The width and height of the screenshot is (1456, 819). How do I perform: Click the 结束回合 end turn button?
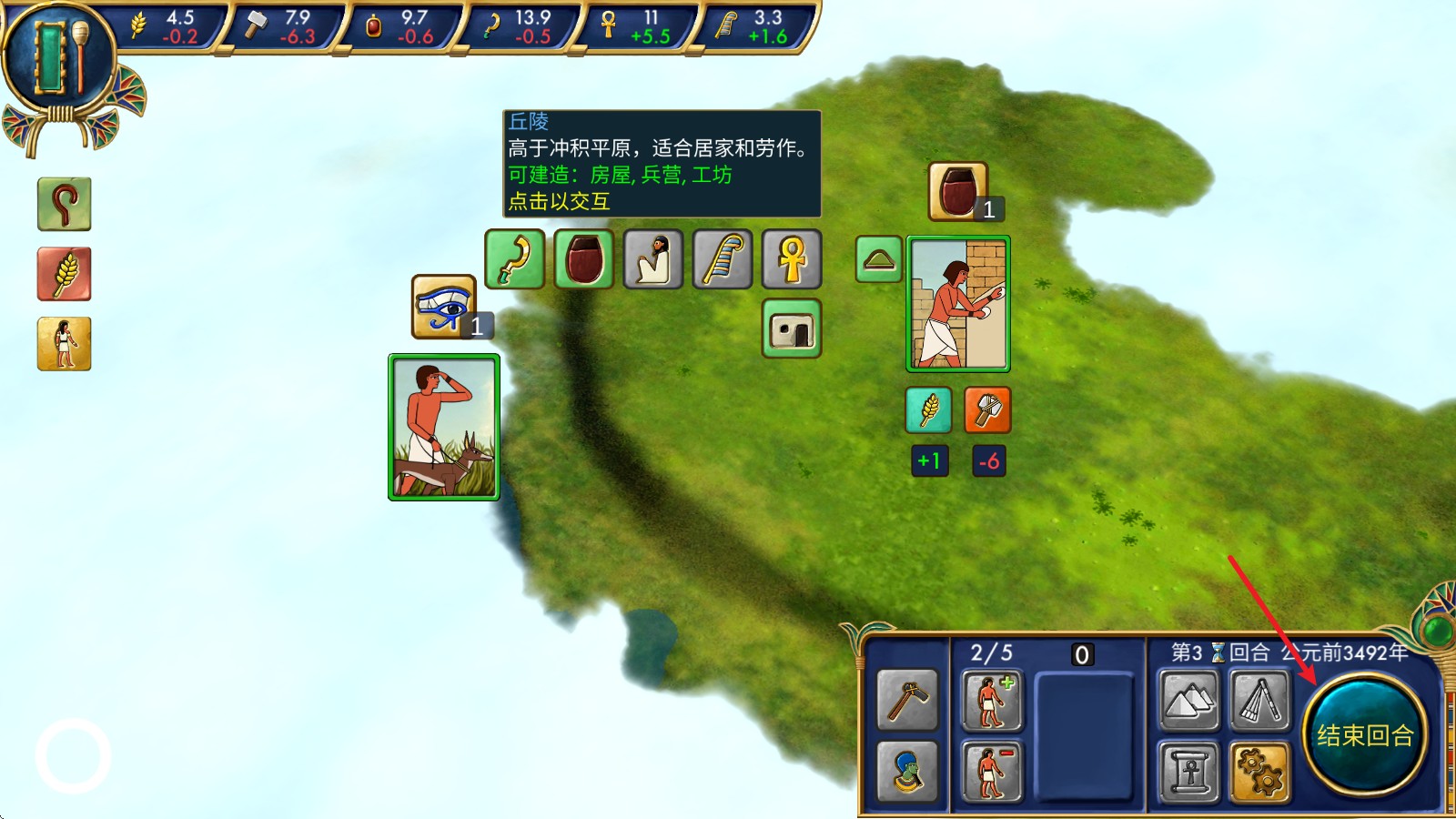(x=1364, y=734)
